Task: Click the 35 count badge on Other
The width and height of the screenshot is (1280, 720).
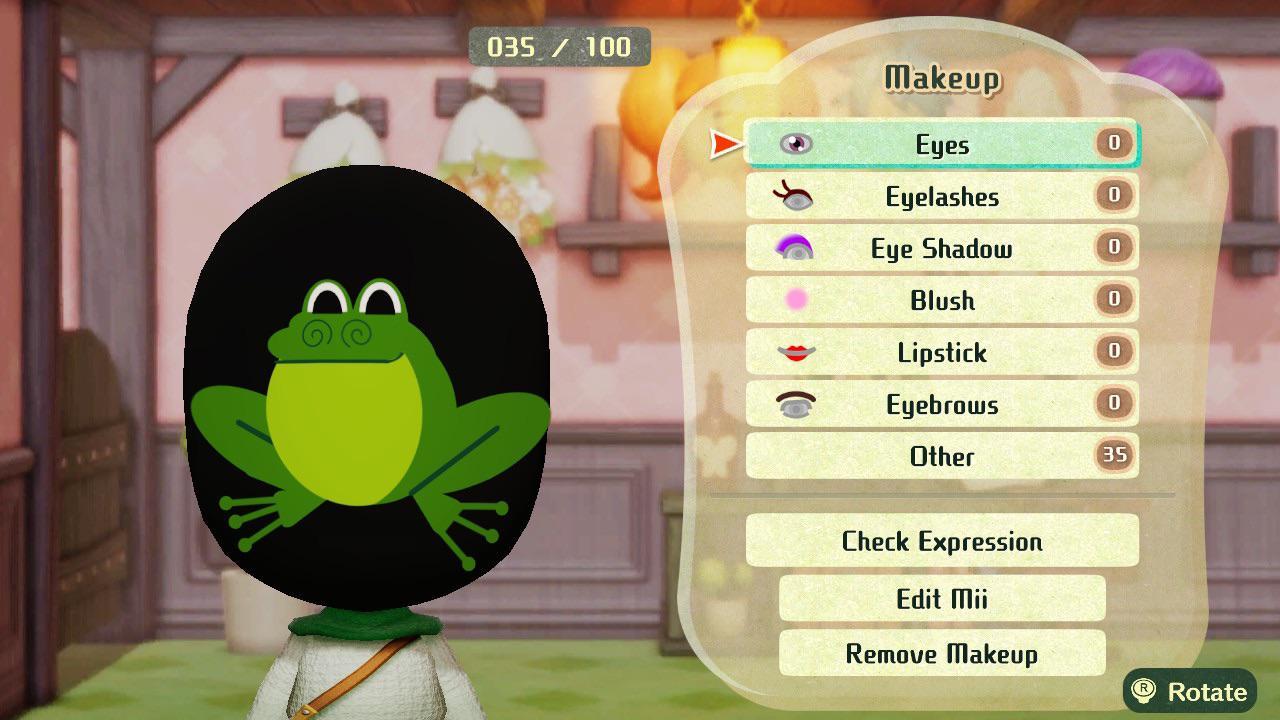Action: (x=1113, y=456)
